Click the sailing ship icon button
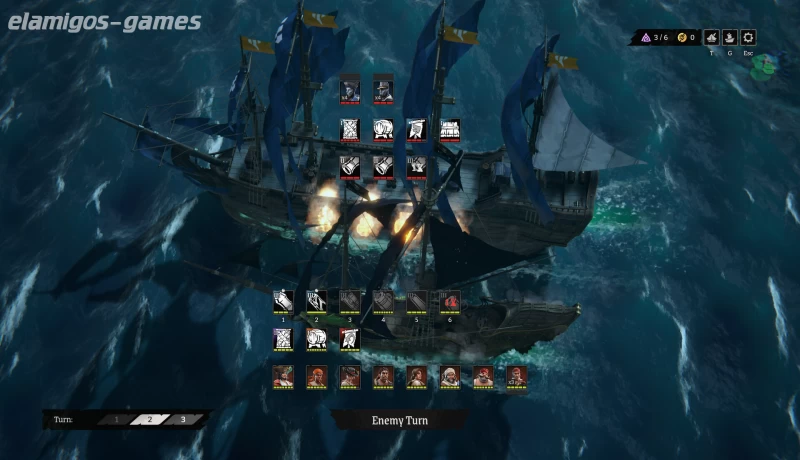The width and height of the screenshot is (800, 460). click(x=712, y=37)
